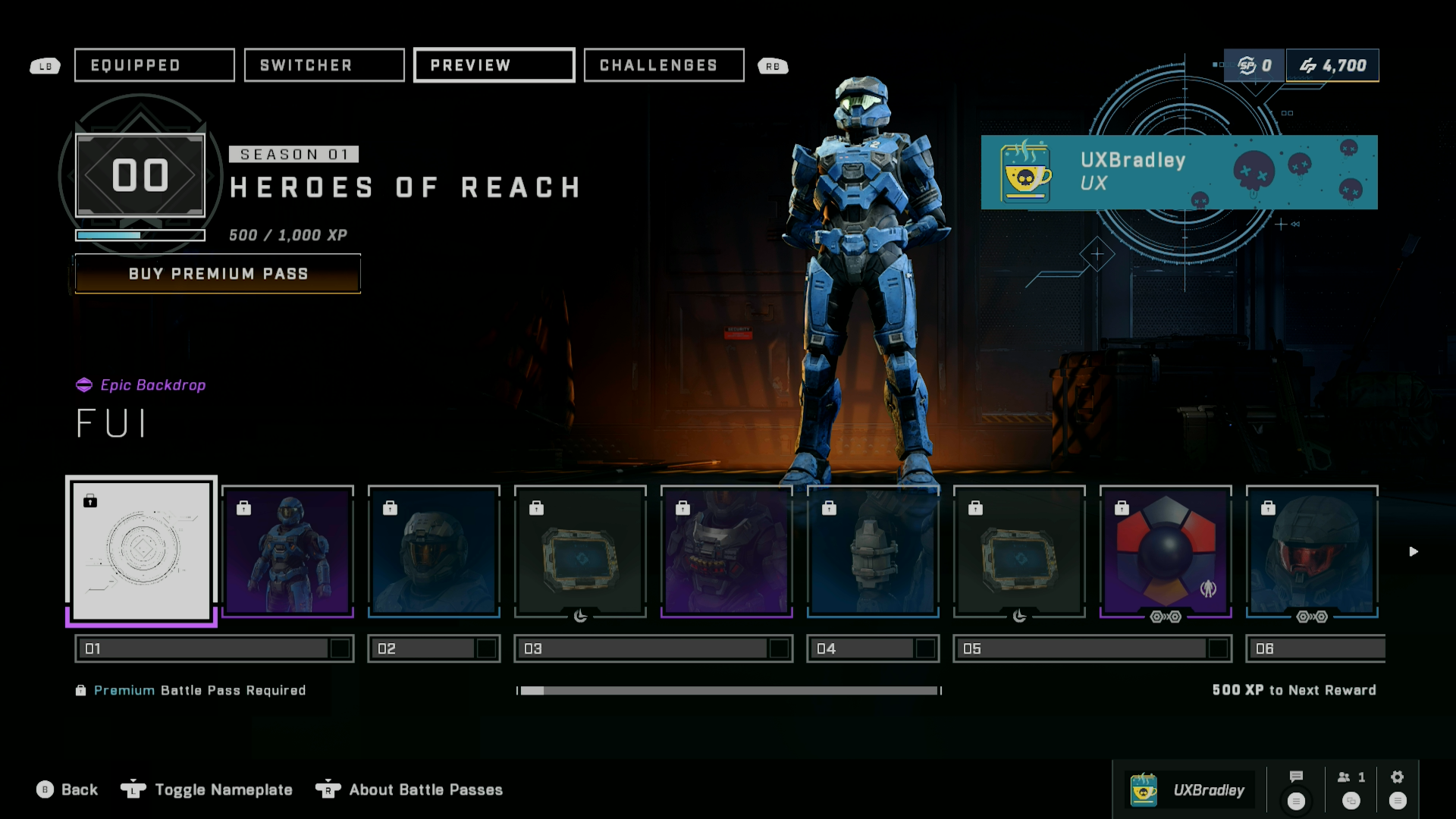Go to the Challenges tab
Screen dimensions: 1456x819
tap(664, 65)
